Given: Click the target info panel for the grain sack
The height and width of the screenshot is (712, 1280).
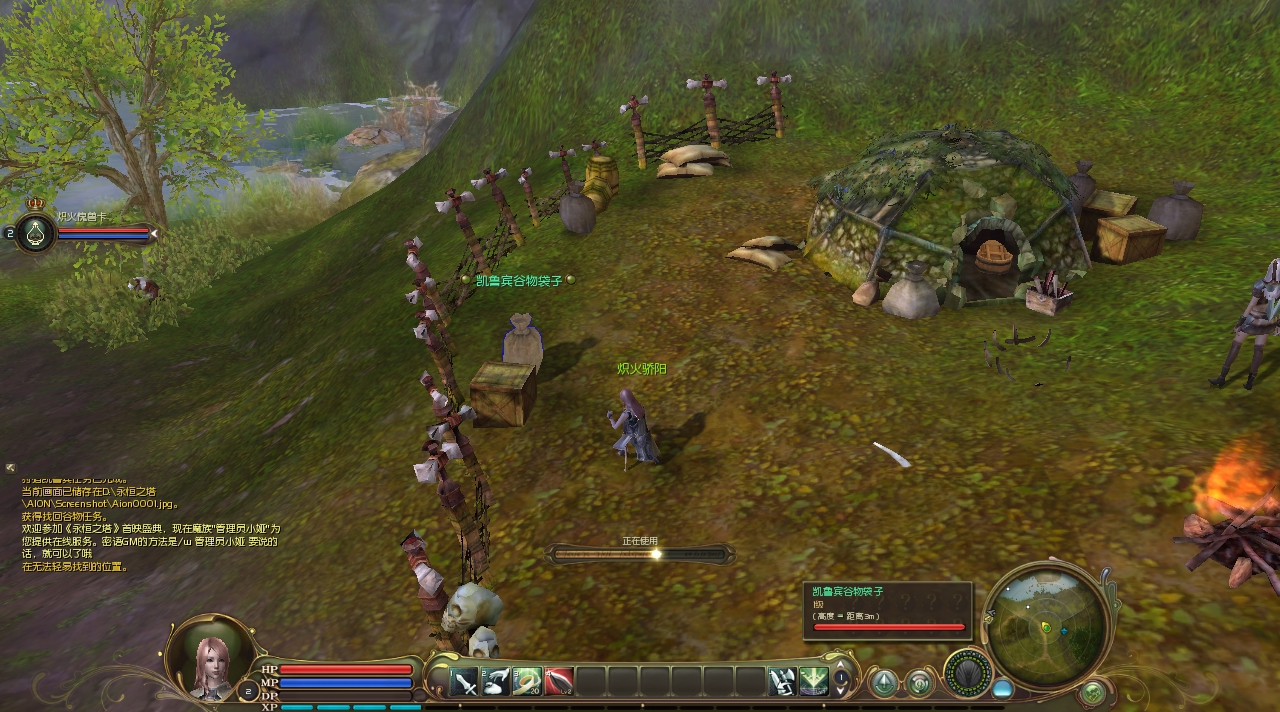Looking at the screenshot, I should point(888,610).
